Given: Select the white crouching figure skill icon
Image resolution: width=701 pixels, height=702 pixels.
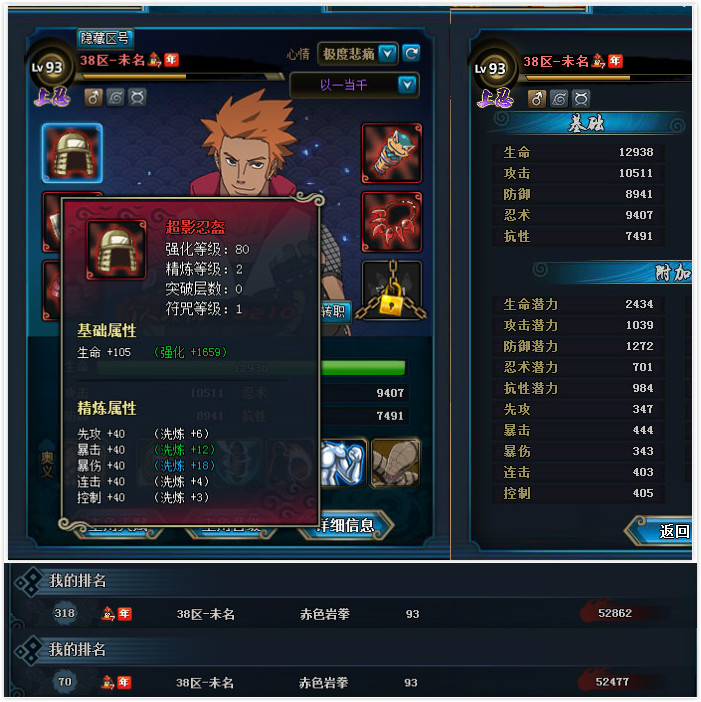Looking at the screenshot, I should pos(343,463).
